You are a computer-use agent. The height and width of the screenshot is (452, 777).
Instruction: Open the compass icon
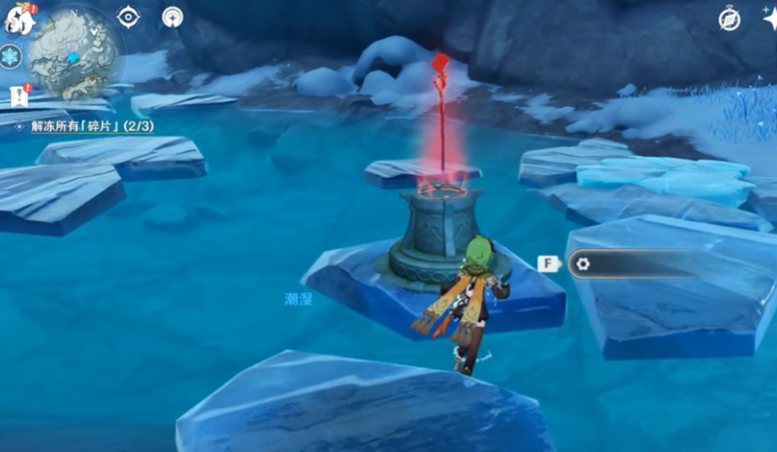(x=730, y=19)
